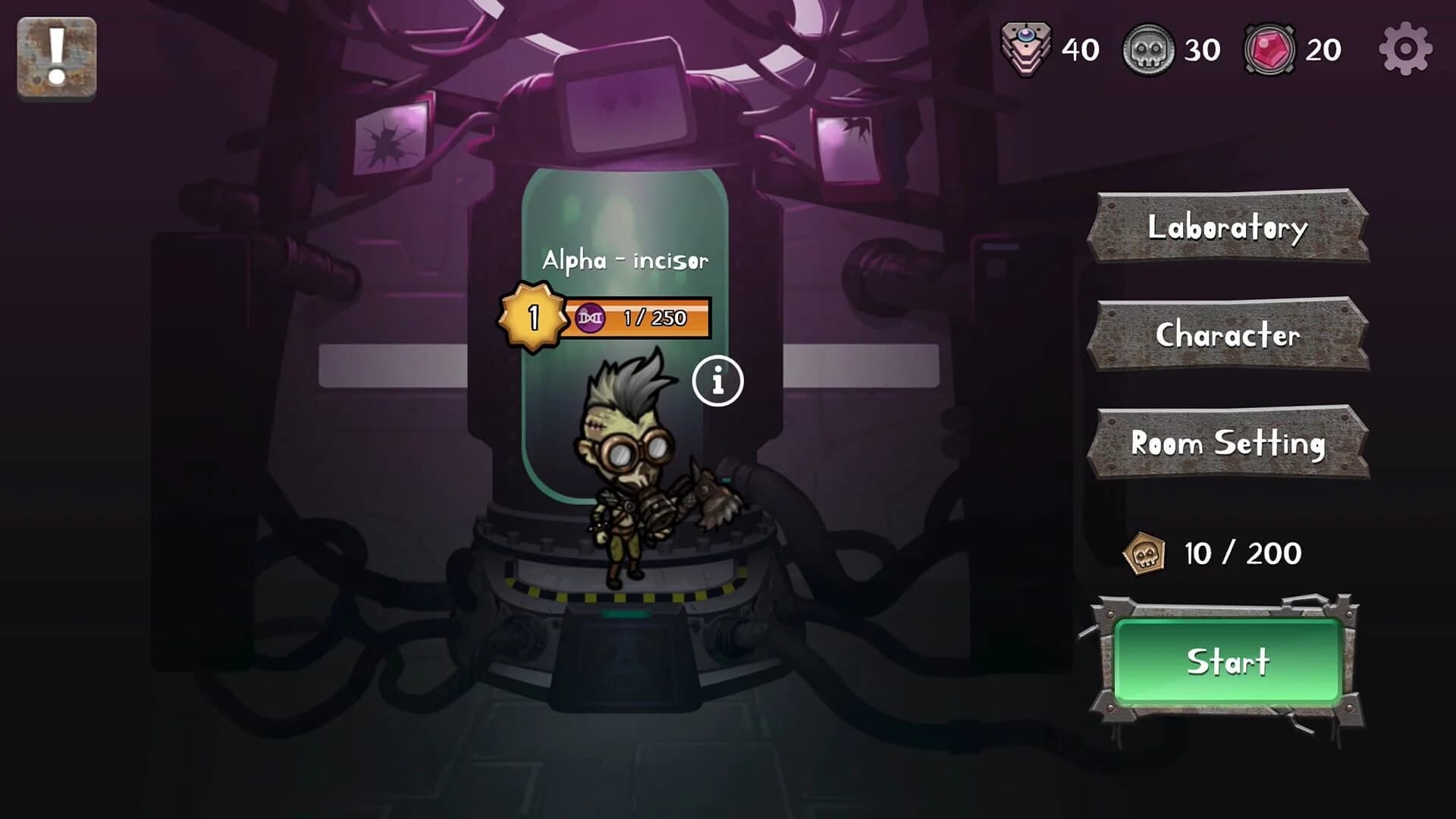Click the level 1 badge
Screen dimensions: 1456x819
(534, 315)
